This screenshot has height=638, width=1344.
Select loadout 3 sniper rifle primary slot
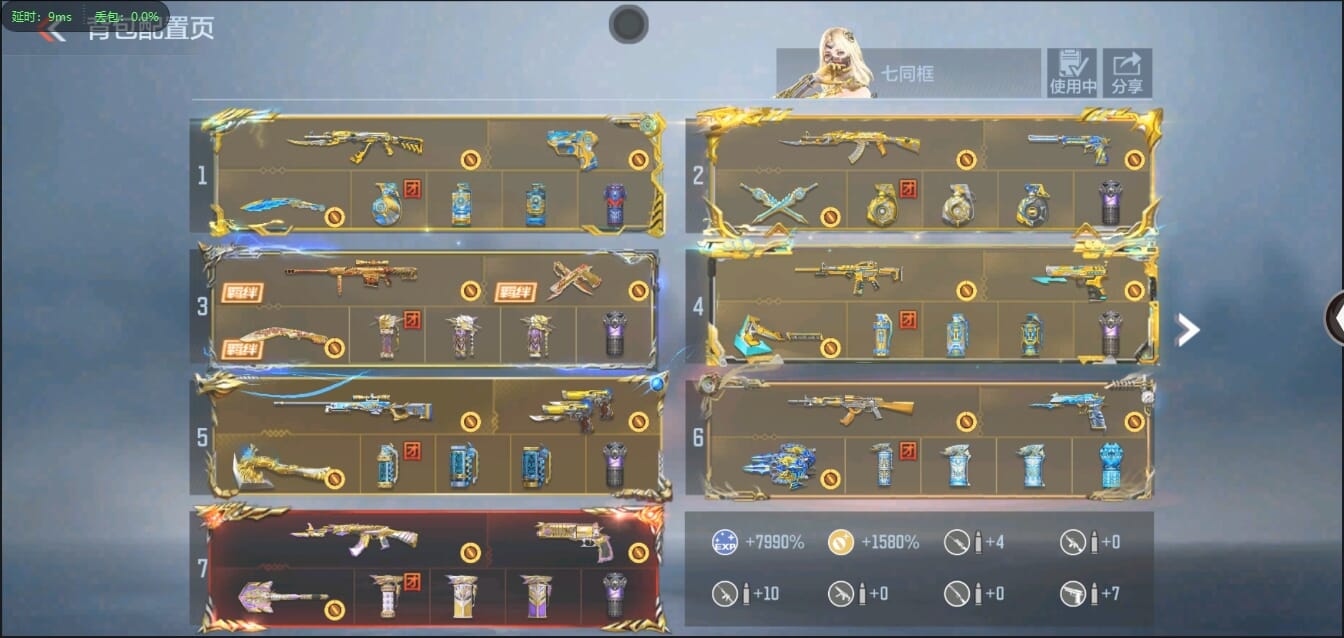(x=350, y=277)
